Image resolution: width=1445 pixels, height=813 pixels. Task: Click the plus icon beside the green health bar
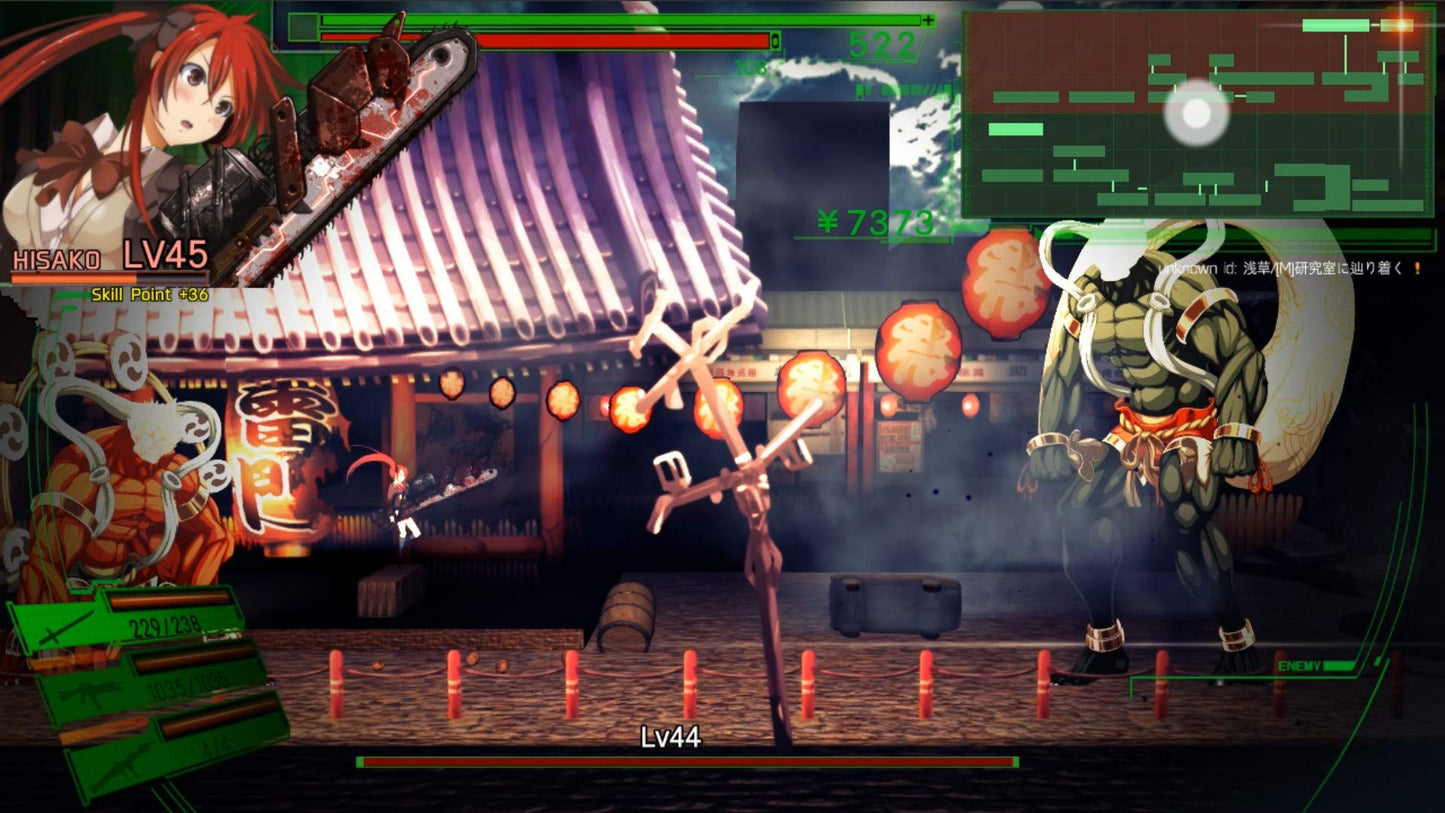[928, 20]
